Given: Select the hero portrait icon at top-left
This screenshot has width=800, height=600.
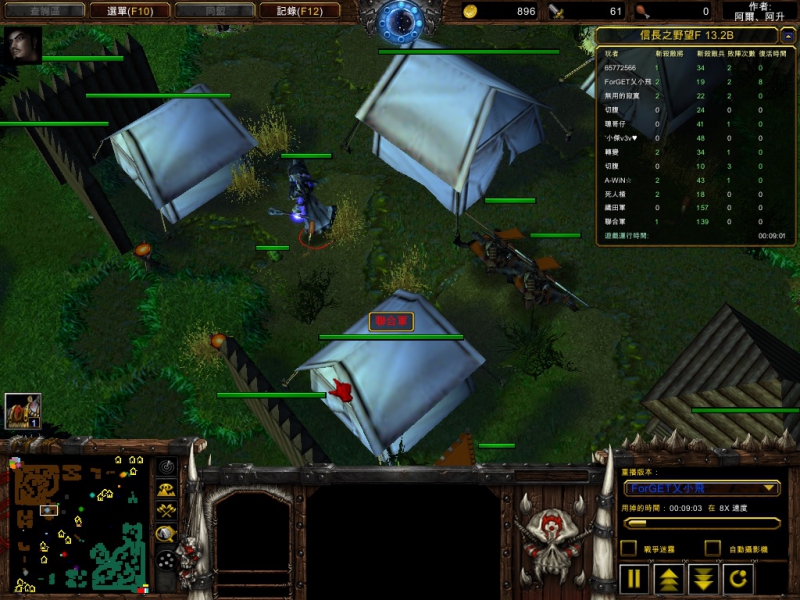Looking at the screenshot, I should tap(24, 46).
